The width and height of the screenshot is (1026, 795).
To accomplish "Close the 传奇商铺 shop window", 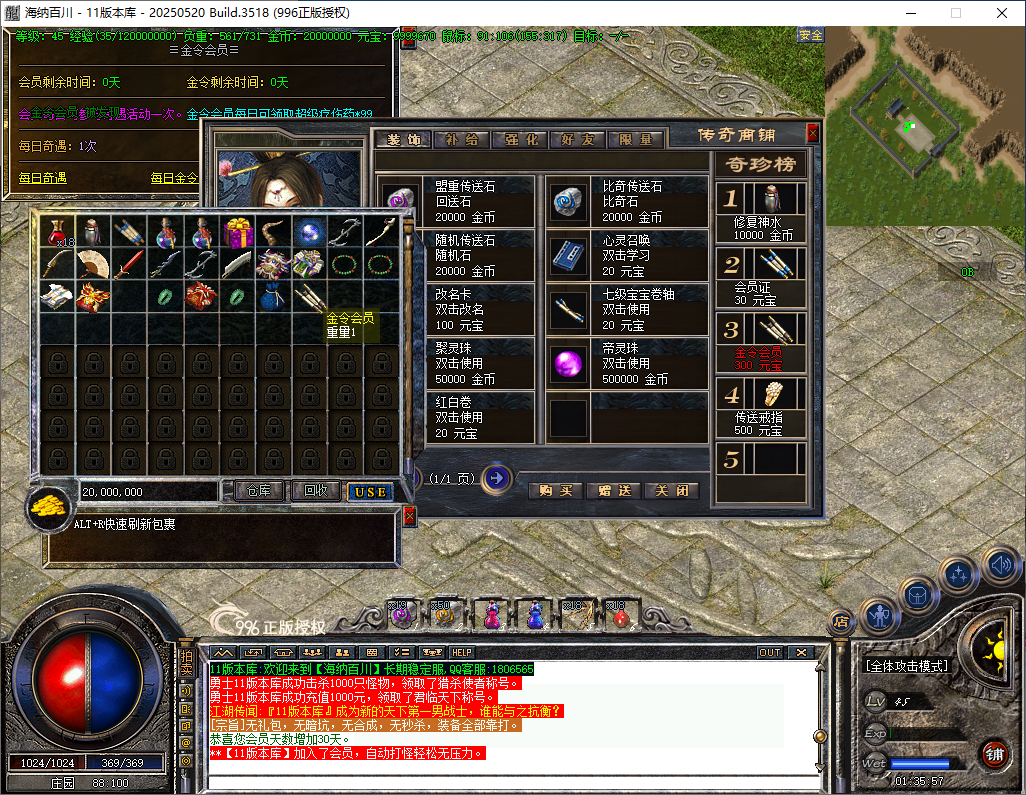I will point(812,133).
